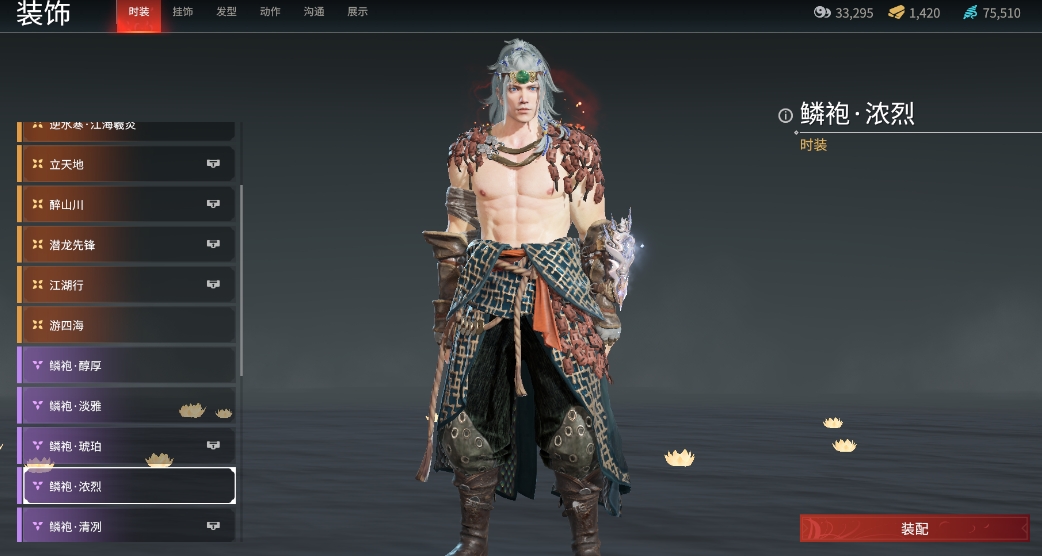Image resolution: width=1042 pixels, height=556 pixels.
Task: Click the red 装配 equip button
Action: pos(914,528)
